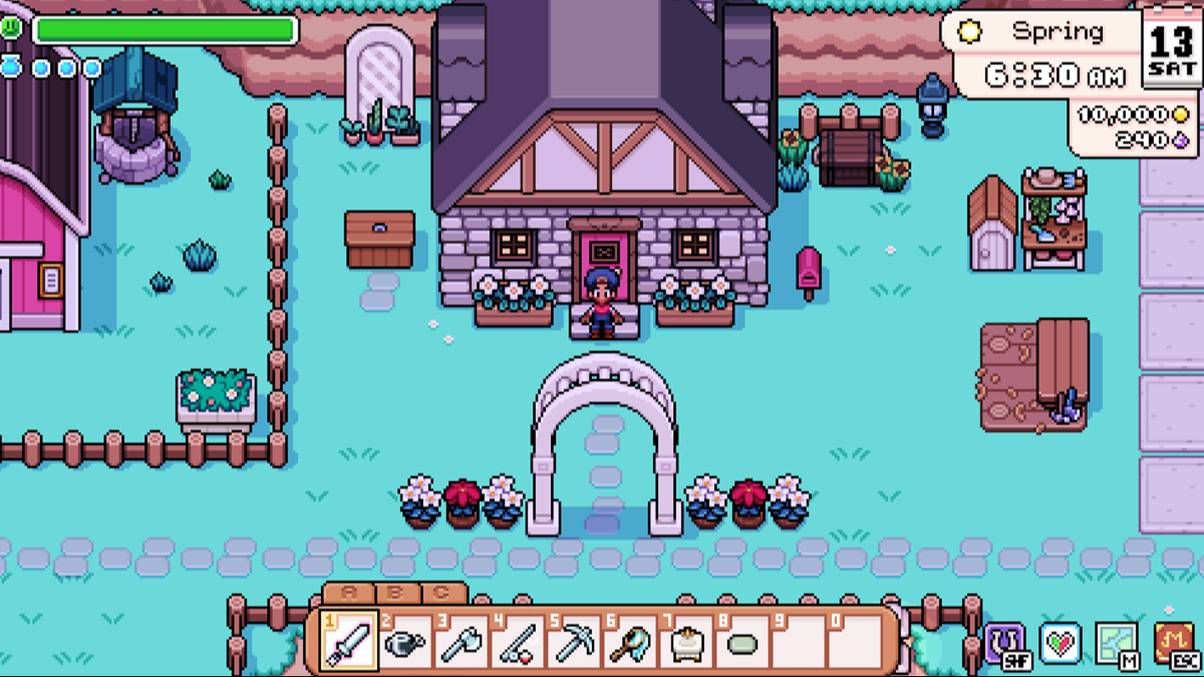1204x677 pixels.
Task: Switch to hotbar tab C
Action: click(x=441, y=592)
